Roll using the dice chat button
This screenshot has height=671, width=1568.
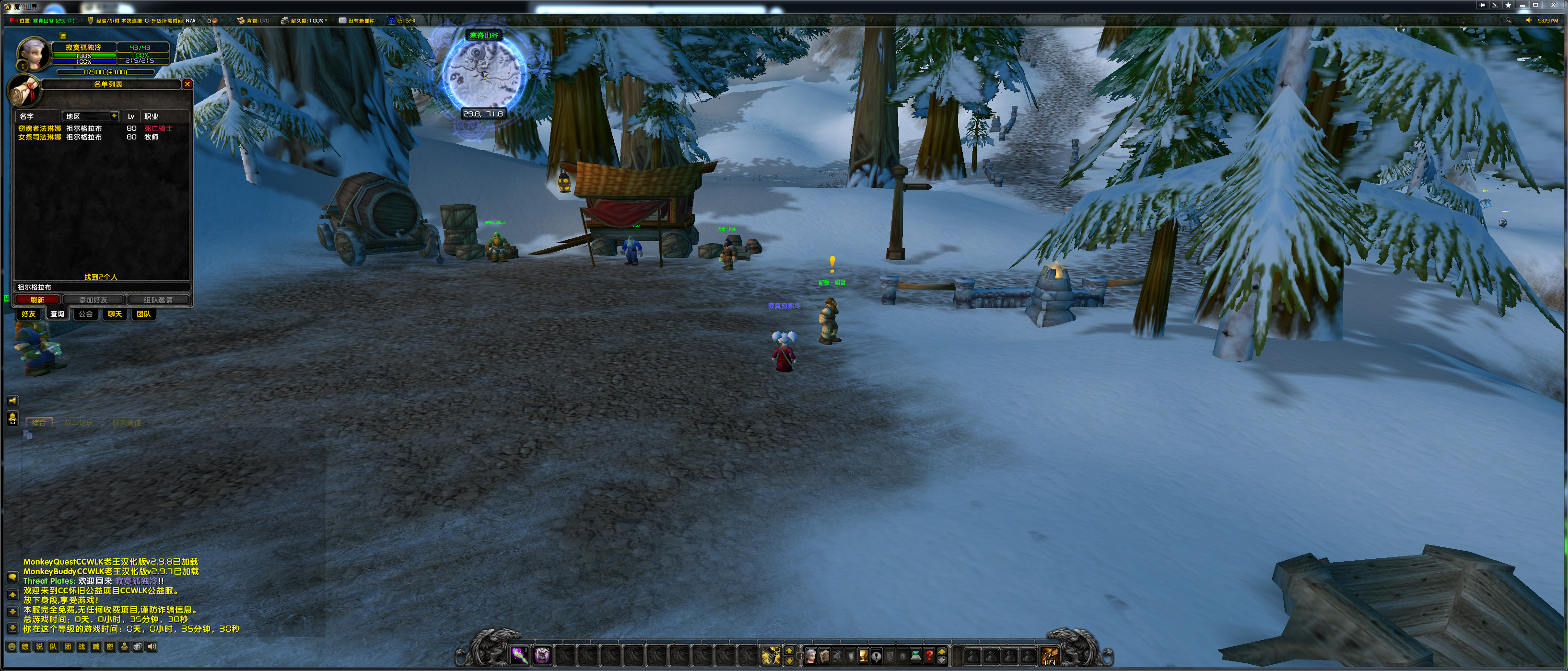[138, 647]
